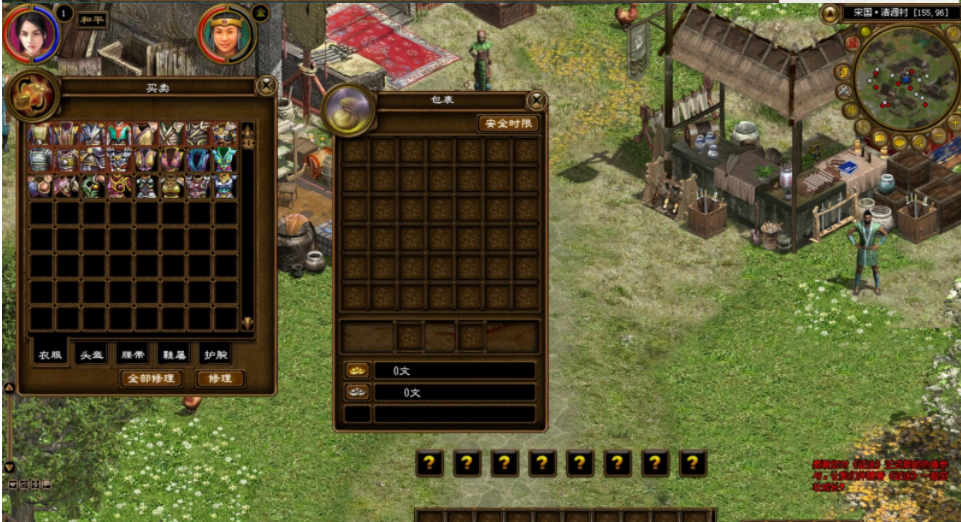Viewport: 961px width, 522px height.
Task: Click the gold ingot currency icon
Action: [357, 370]
